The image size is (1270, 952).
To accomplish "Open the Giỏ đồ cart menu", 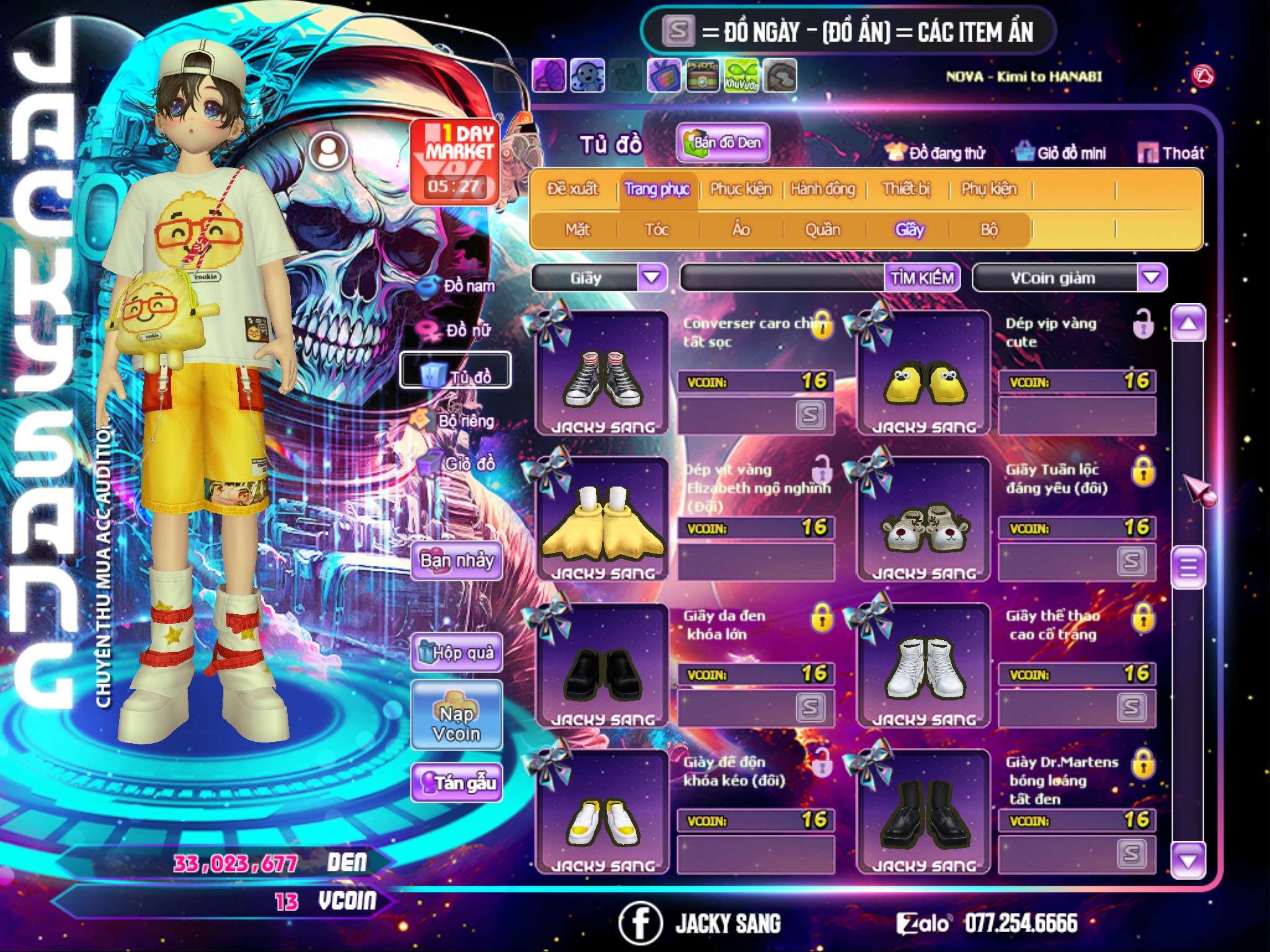I will [x=458, y=463].
